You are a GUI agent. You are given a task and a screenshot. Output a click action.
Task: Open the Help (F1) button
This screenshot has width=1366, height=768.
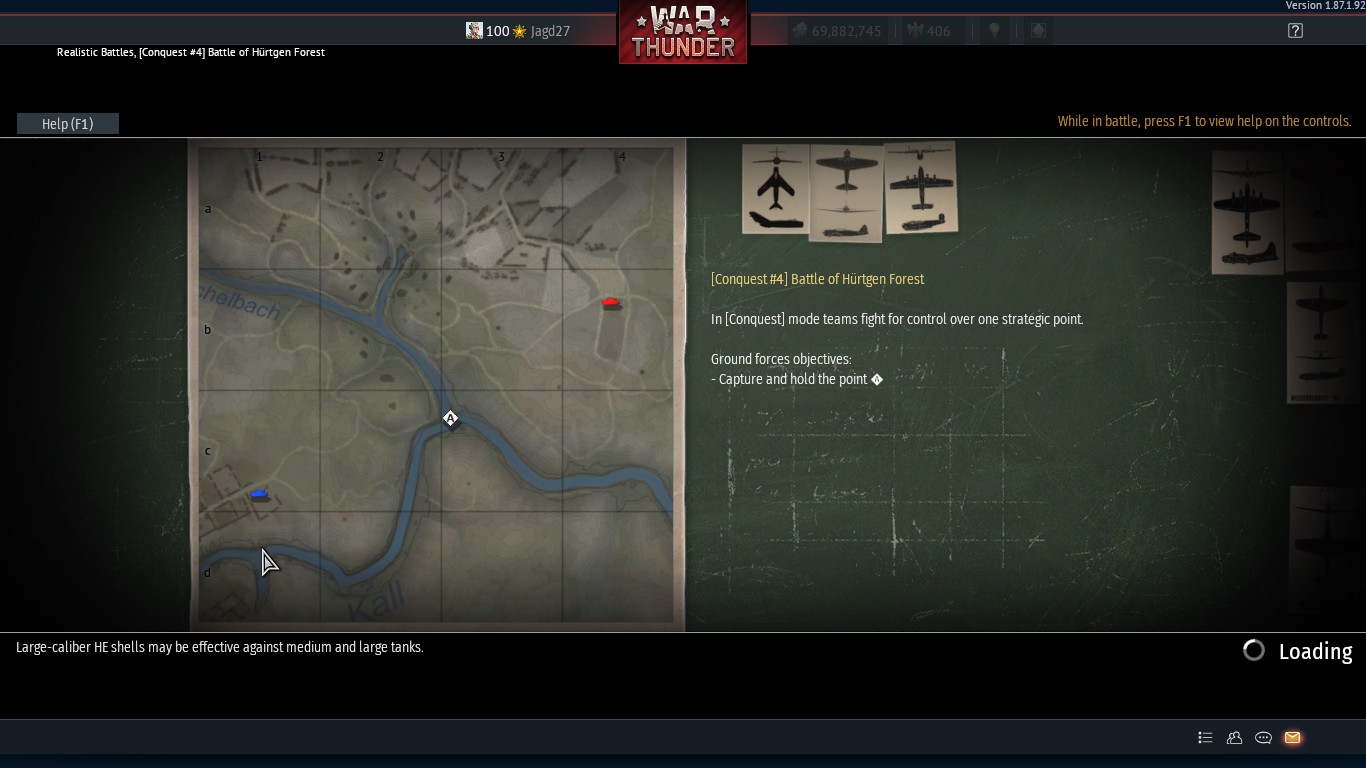coord(68,124)
